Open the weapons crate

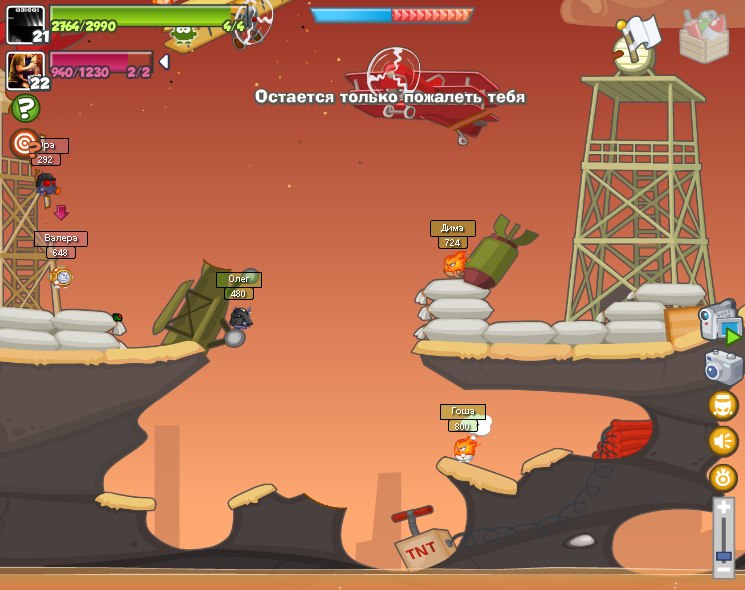[x=703, y=35]
